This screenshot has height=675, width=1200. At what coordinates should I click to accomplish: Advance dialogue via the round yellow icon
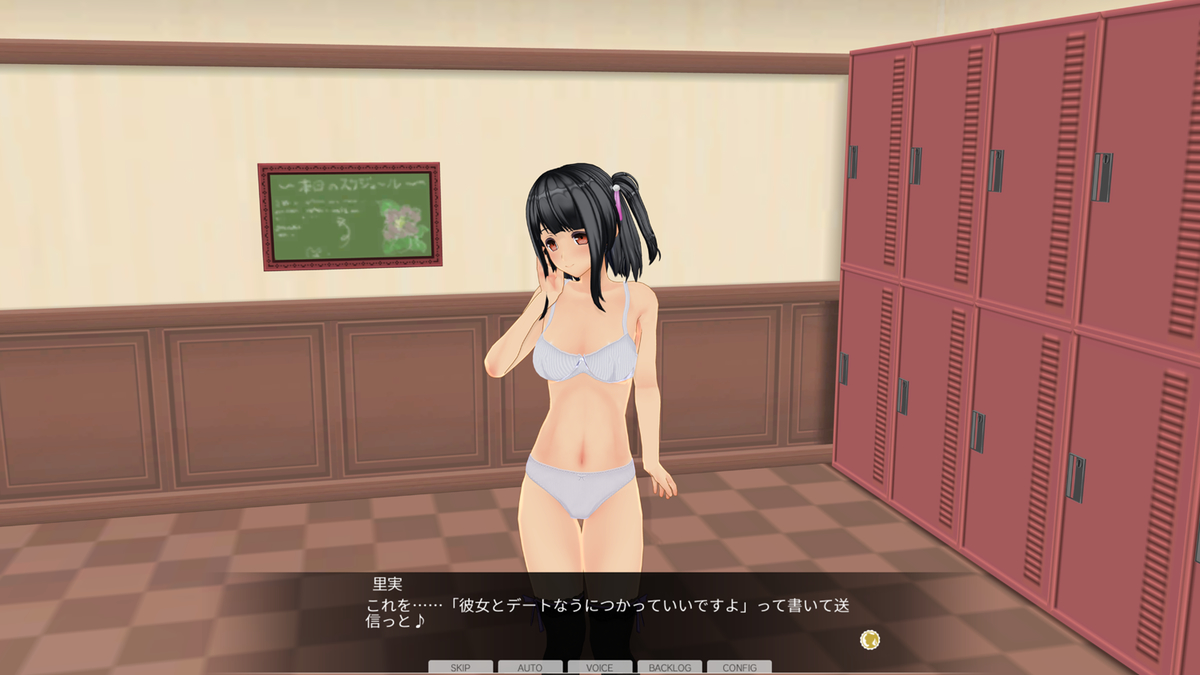pyautogui.click(x=870, y=638)
